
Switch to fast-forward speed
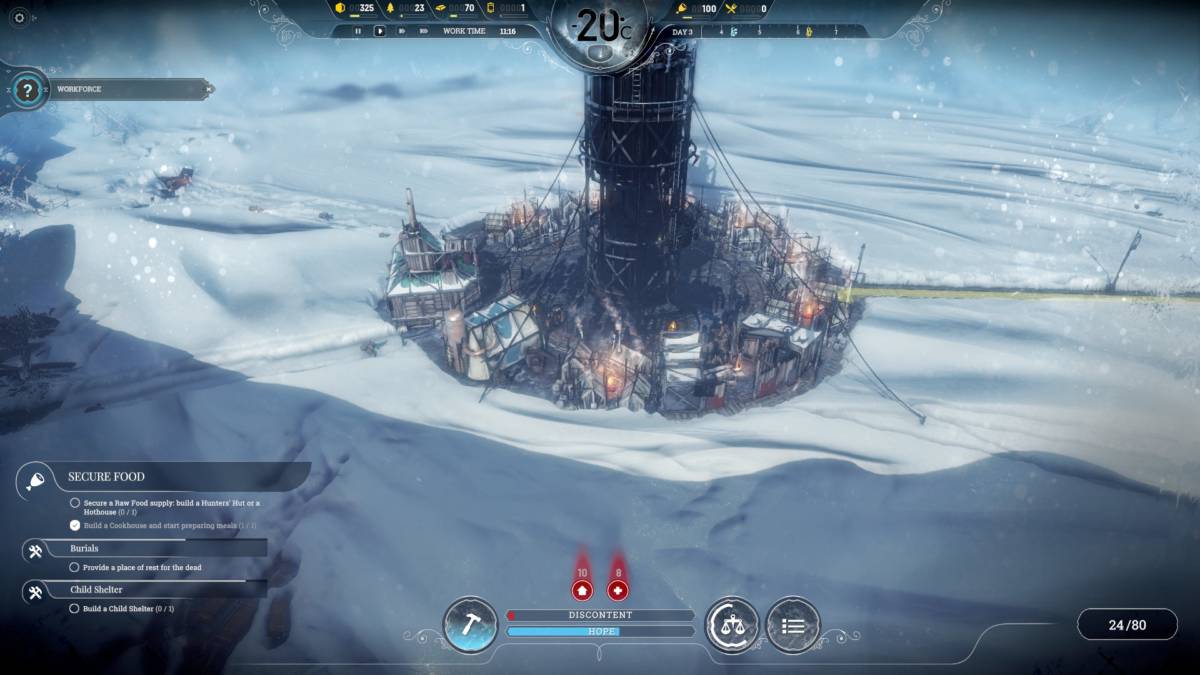(x=401, y=31)
